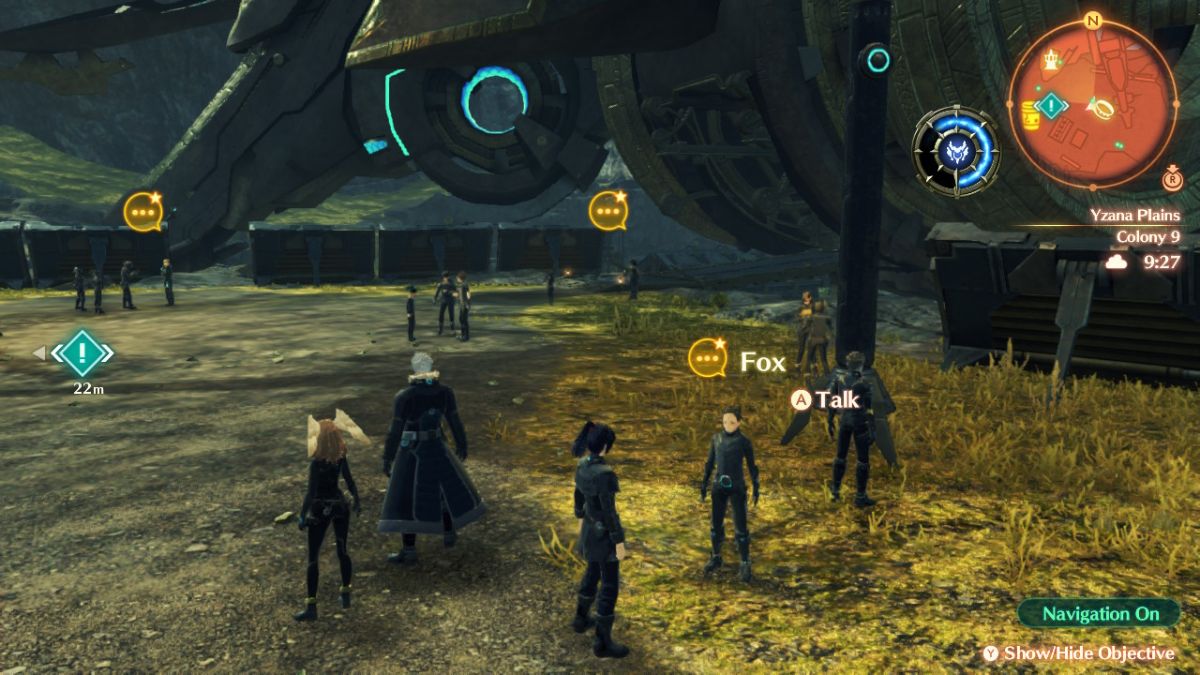Activate the blue Interlink gauge icon

point(955,151)
